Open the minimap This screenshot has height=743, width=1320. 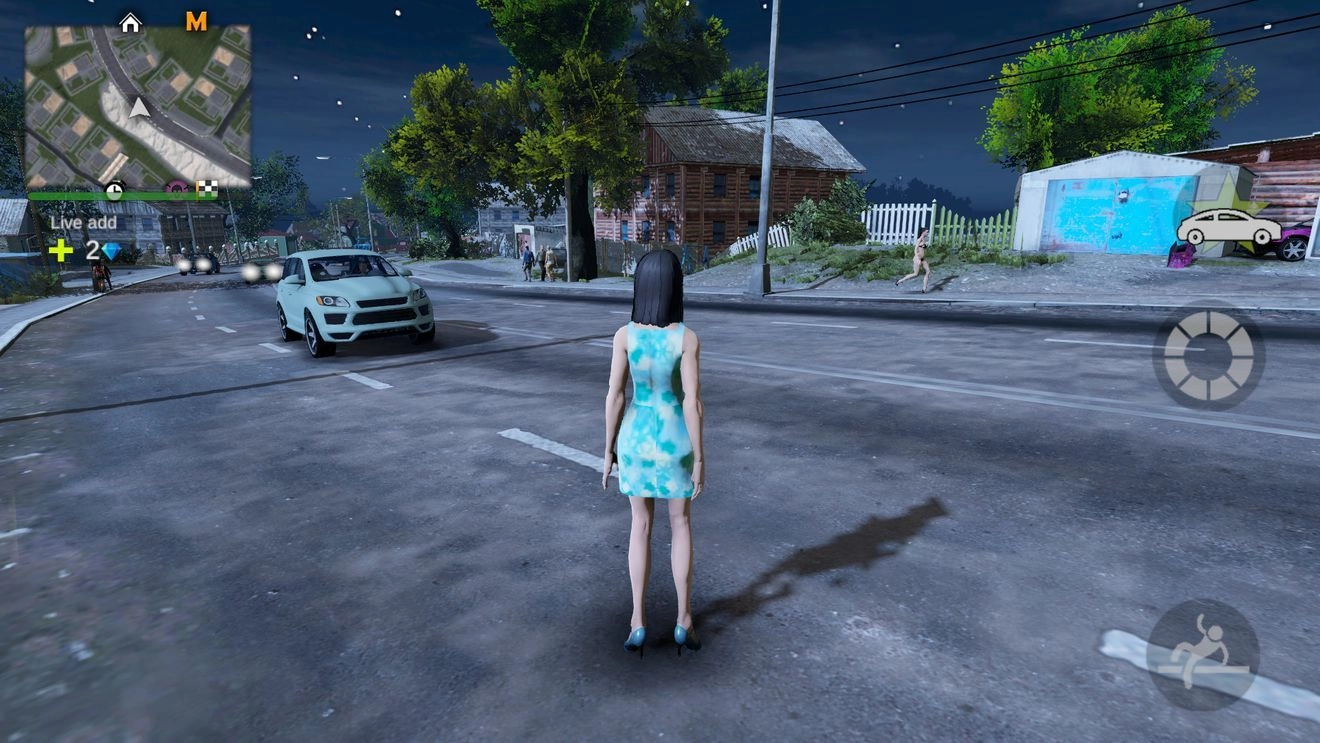click(137, 105)
